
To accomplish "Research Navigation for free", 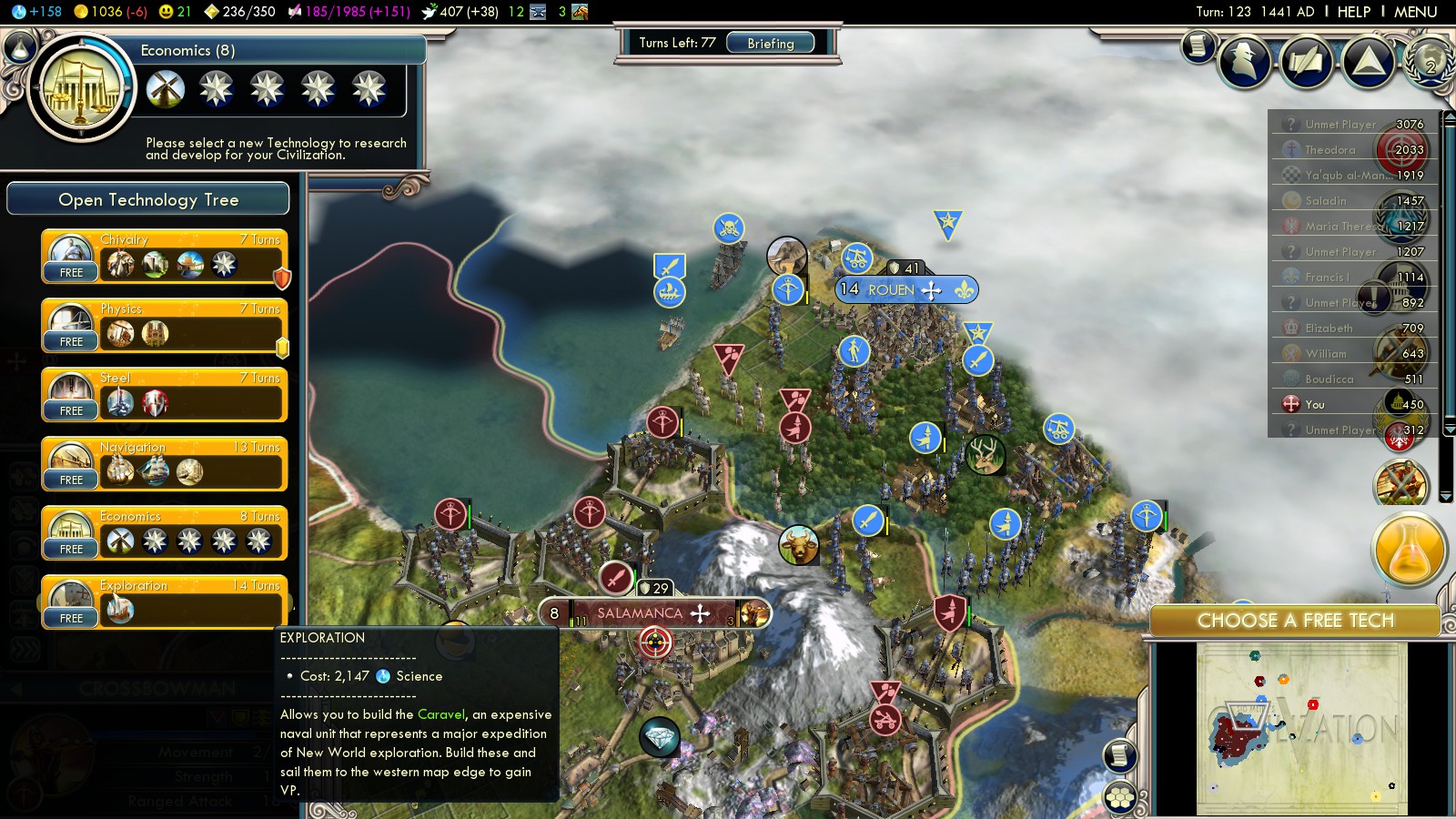I will (x=165, y=464).
